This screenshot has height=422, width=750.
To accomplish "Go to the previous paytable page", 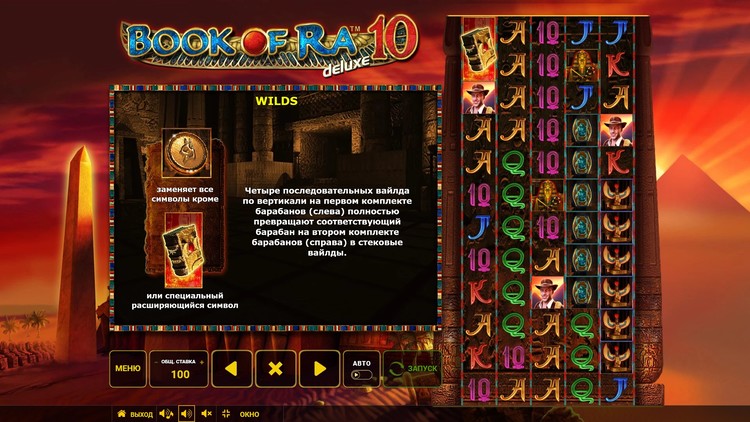I will pyautogui.click(x=231, y=368).
